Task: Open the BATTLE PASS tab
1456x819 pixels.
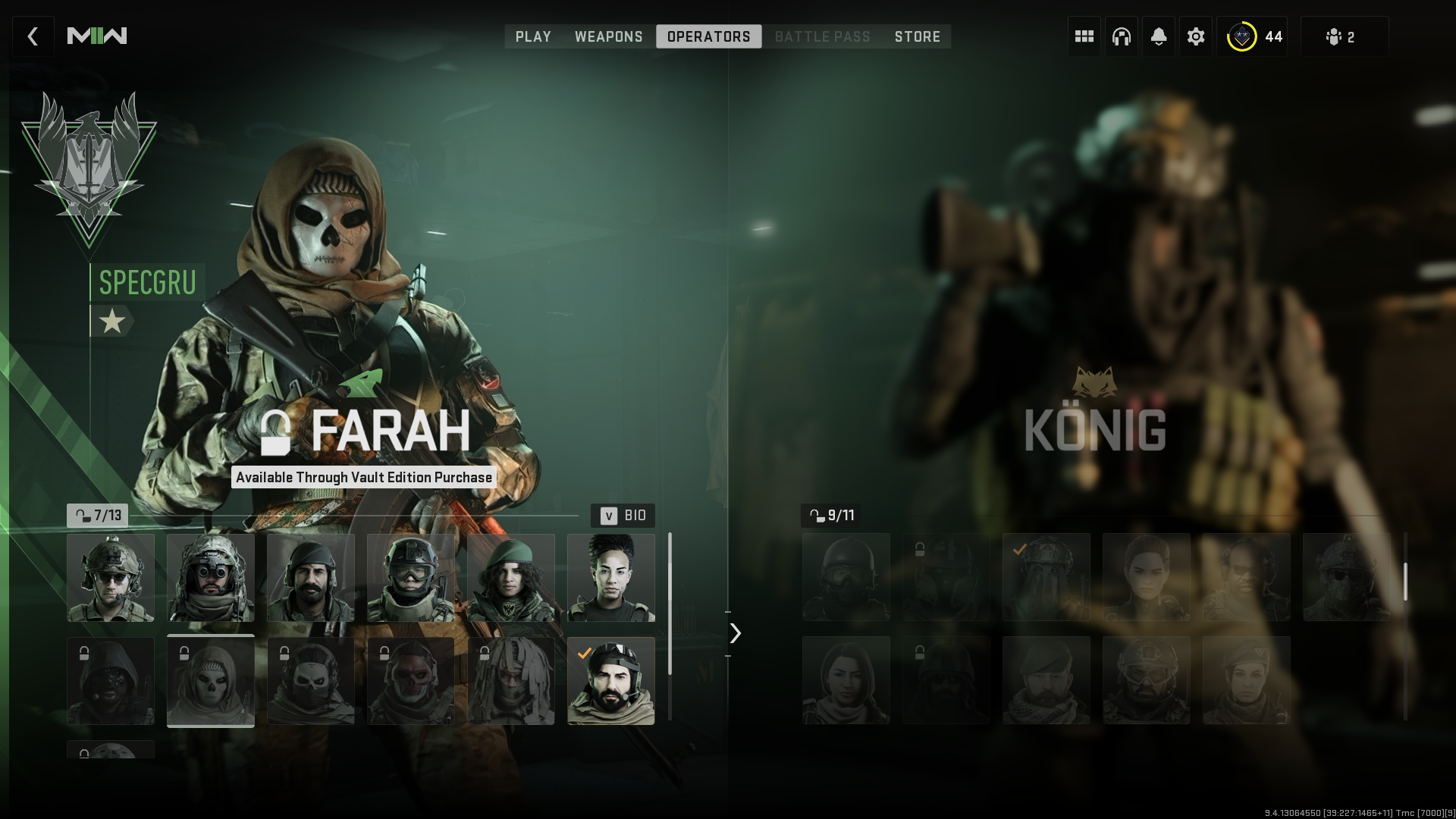Action: coord(822,36)
